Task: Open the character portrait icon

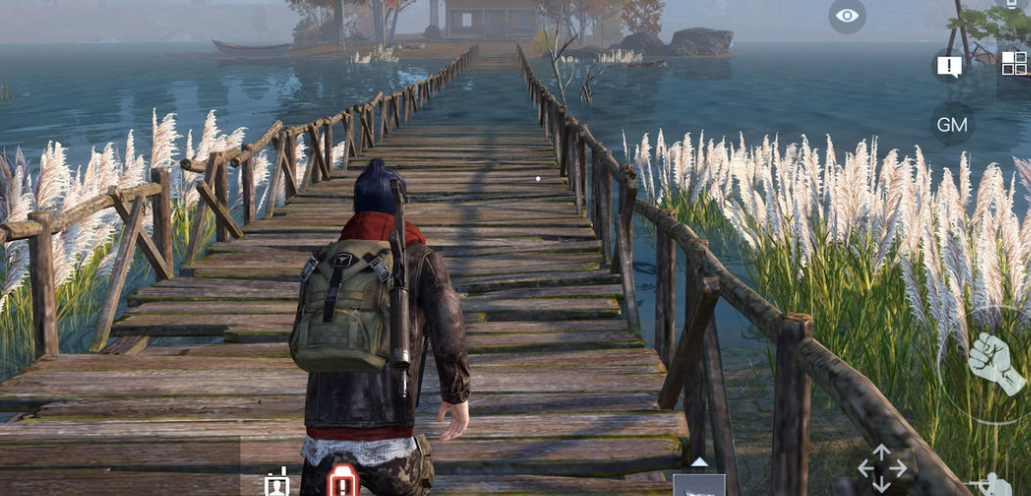Action: point(277,482)
